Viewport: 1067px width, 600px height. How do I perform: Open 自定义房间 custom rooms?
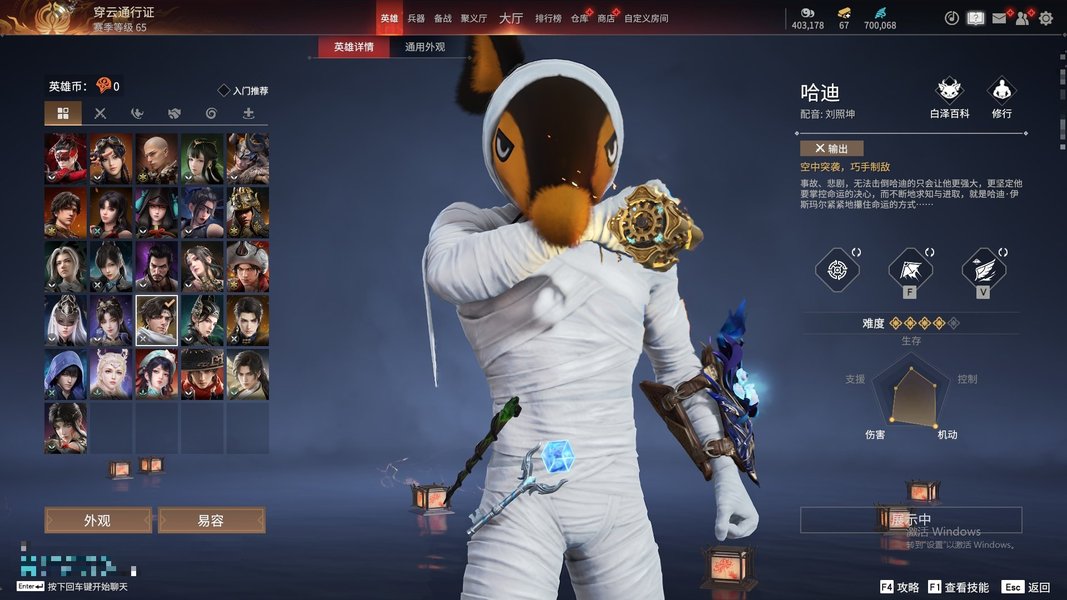pyautogui.click(x=646, y=18)
